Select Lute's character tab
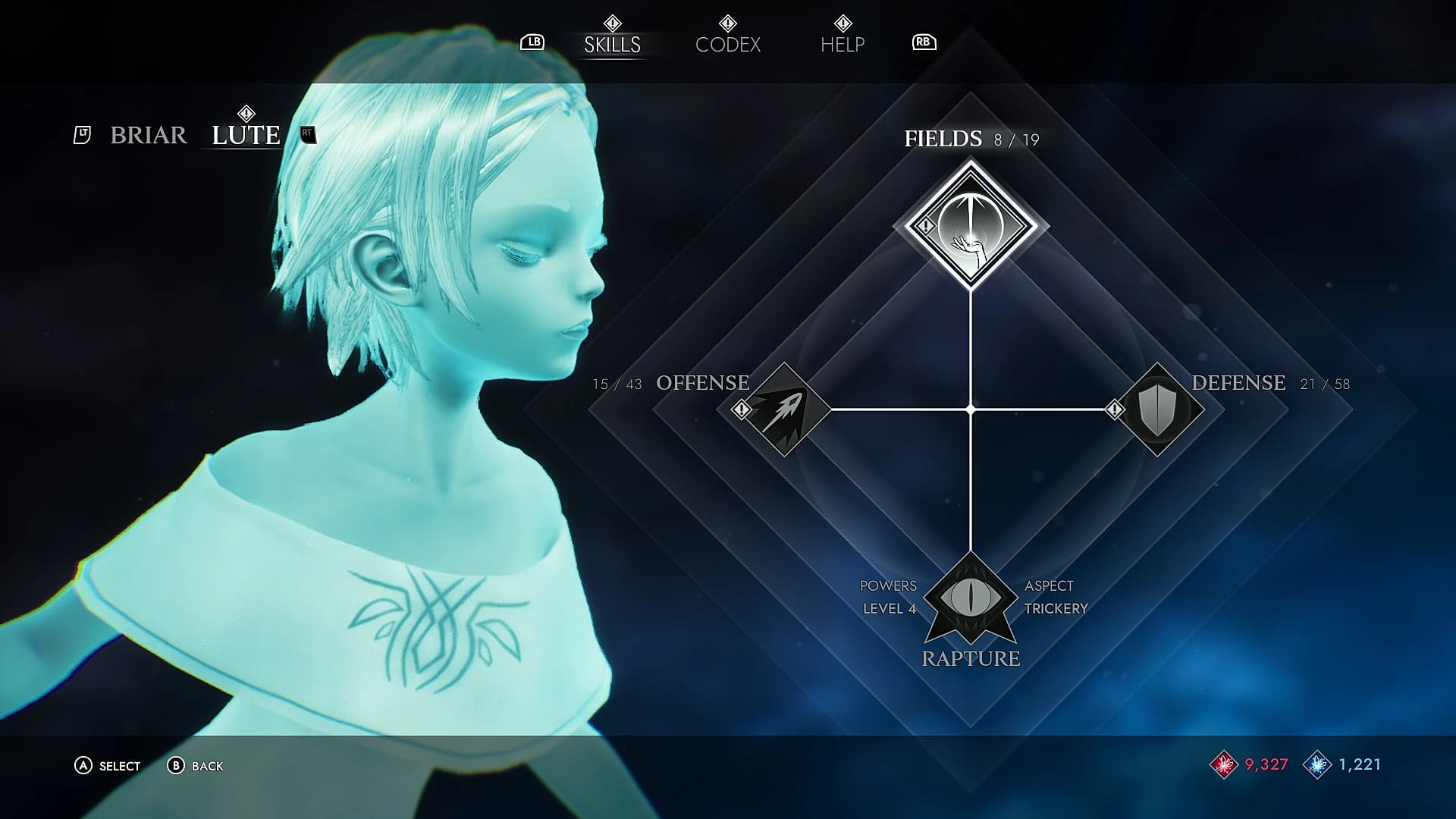The image size is (1456, 819). coord(246,135)
